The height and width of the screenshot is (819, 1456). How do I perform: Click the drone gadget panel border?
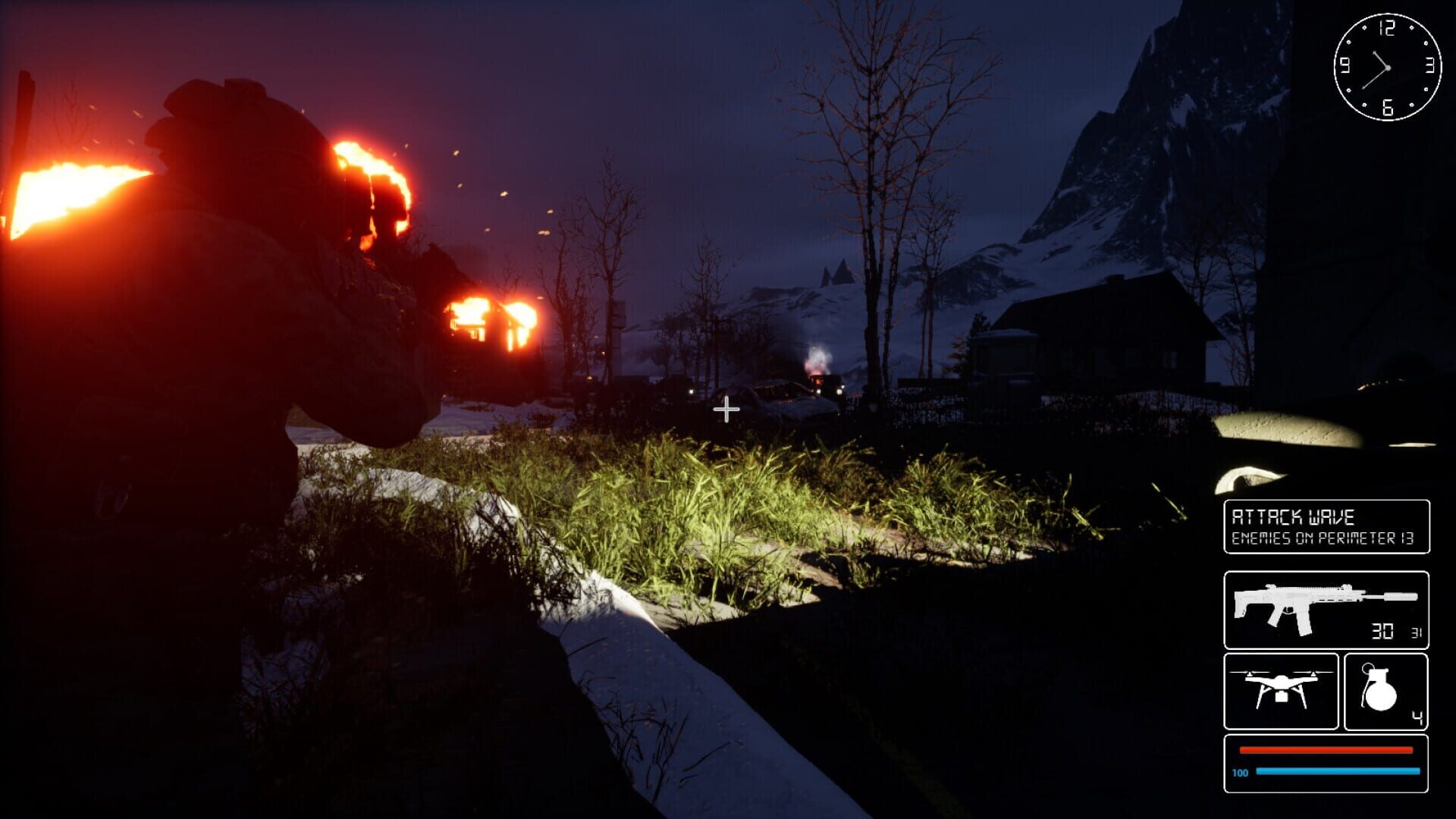click(1281, 655)
